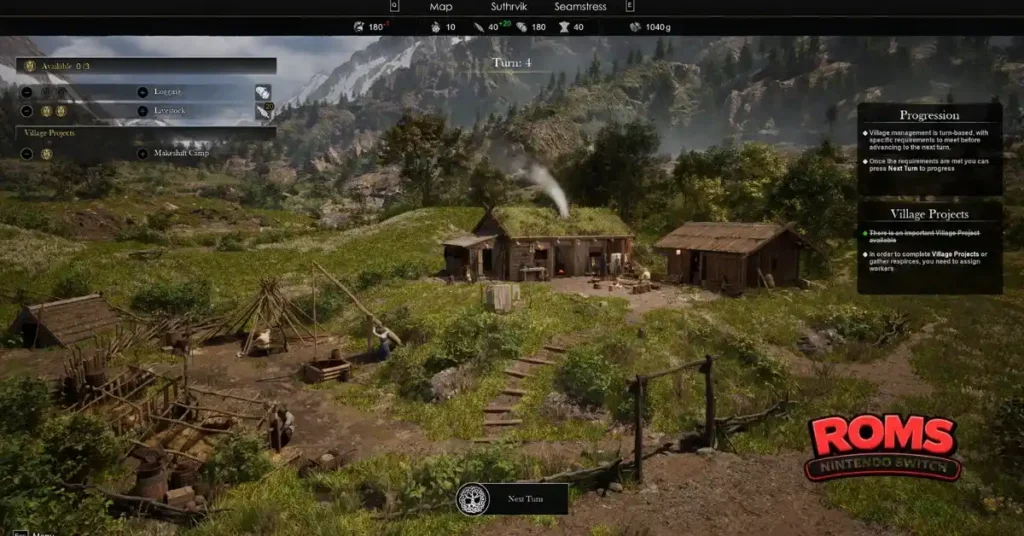Assign another worker to Livestock

pos(144,111)
